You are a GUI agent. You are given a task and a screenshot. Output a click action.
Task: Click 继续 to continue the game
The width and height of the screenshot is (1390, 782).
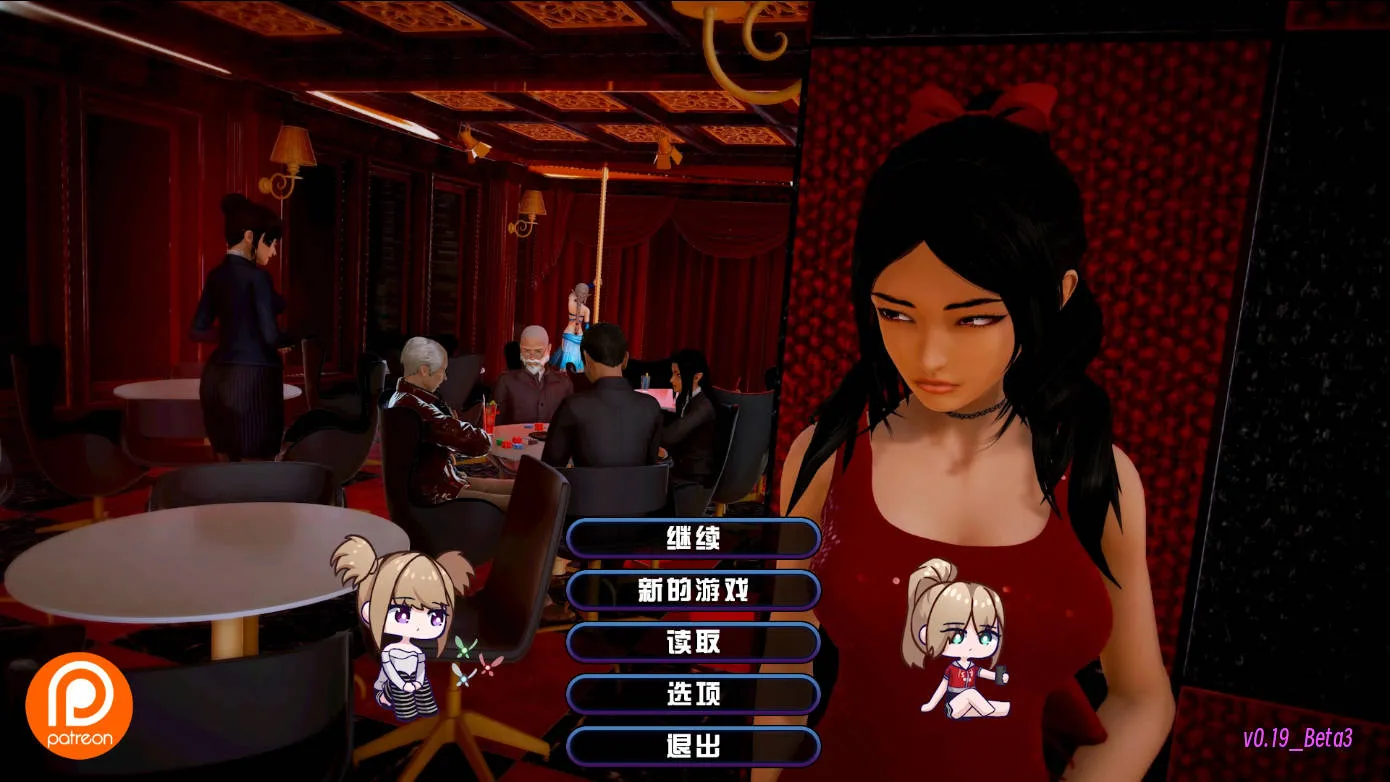pos(692,538)
